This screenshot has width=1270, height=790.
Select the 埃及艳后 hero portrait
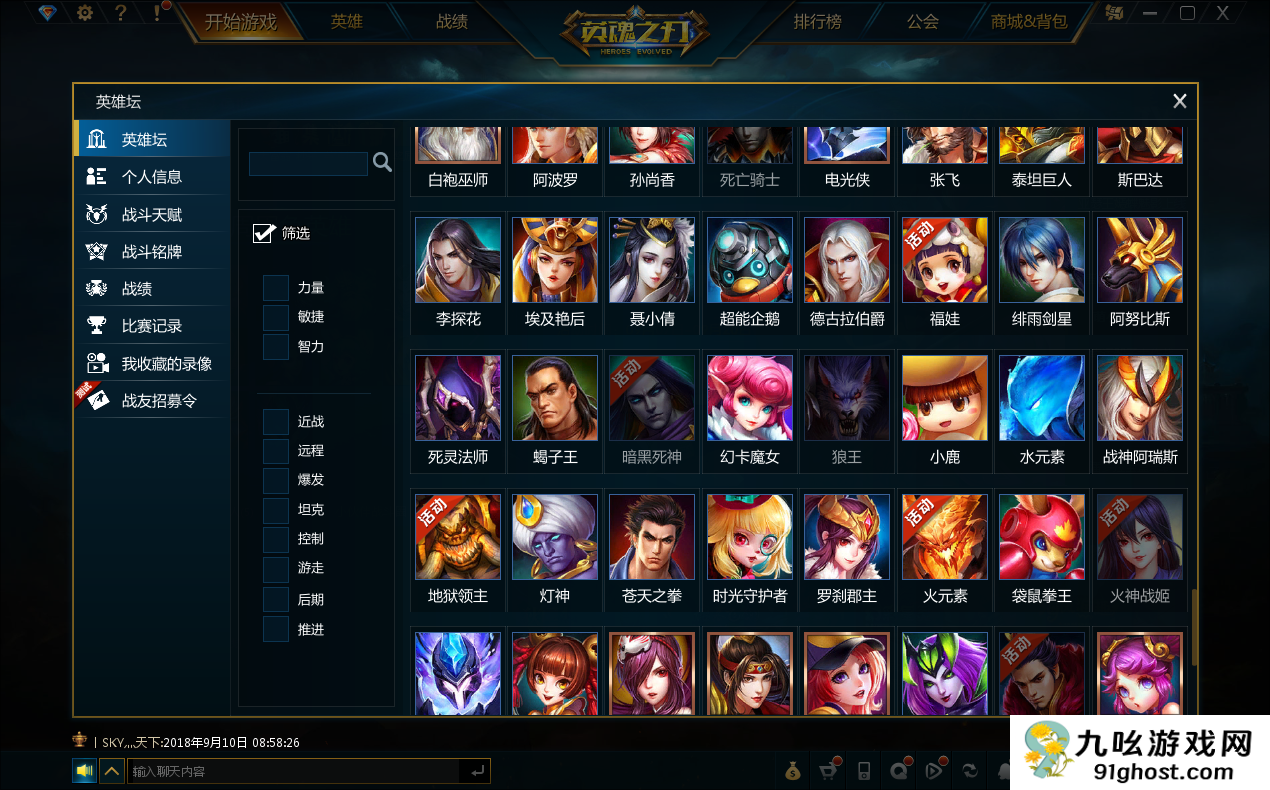tap(555, 260)
